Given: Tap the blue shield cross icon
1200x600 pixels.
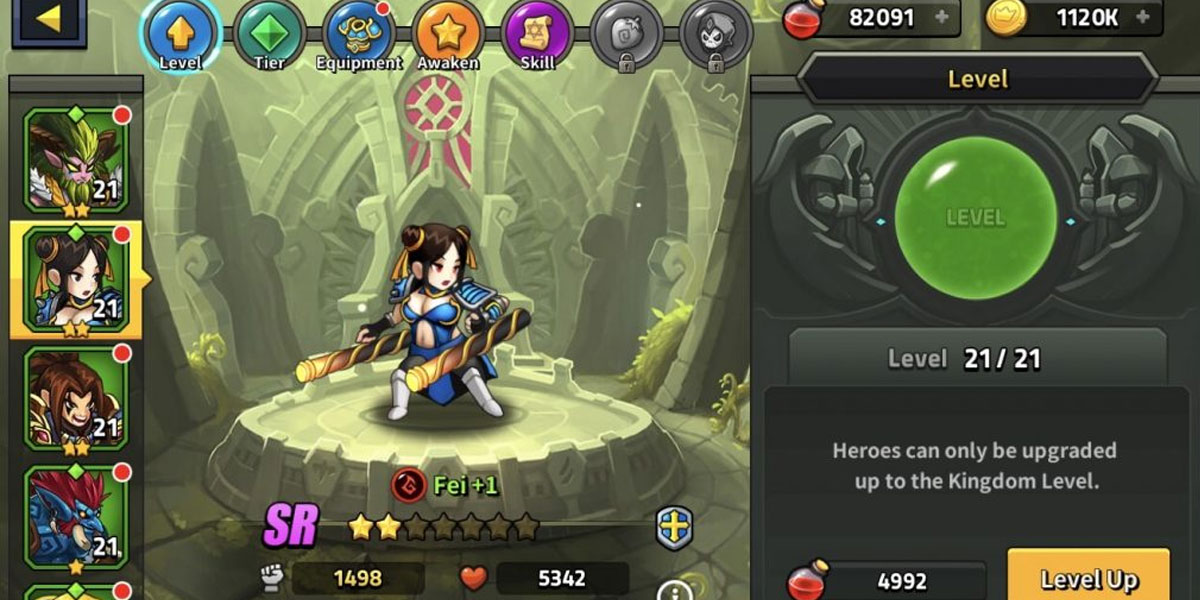Looking at the screenshot, I should (x=675, y=528).
